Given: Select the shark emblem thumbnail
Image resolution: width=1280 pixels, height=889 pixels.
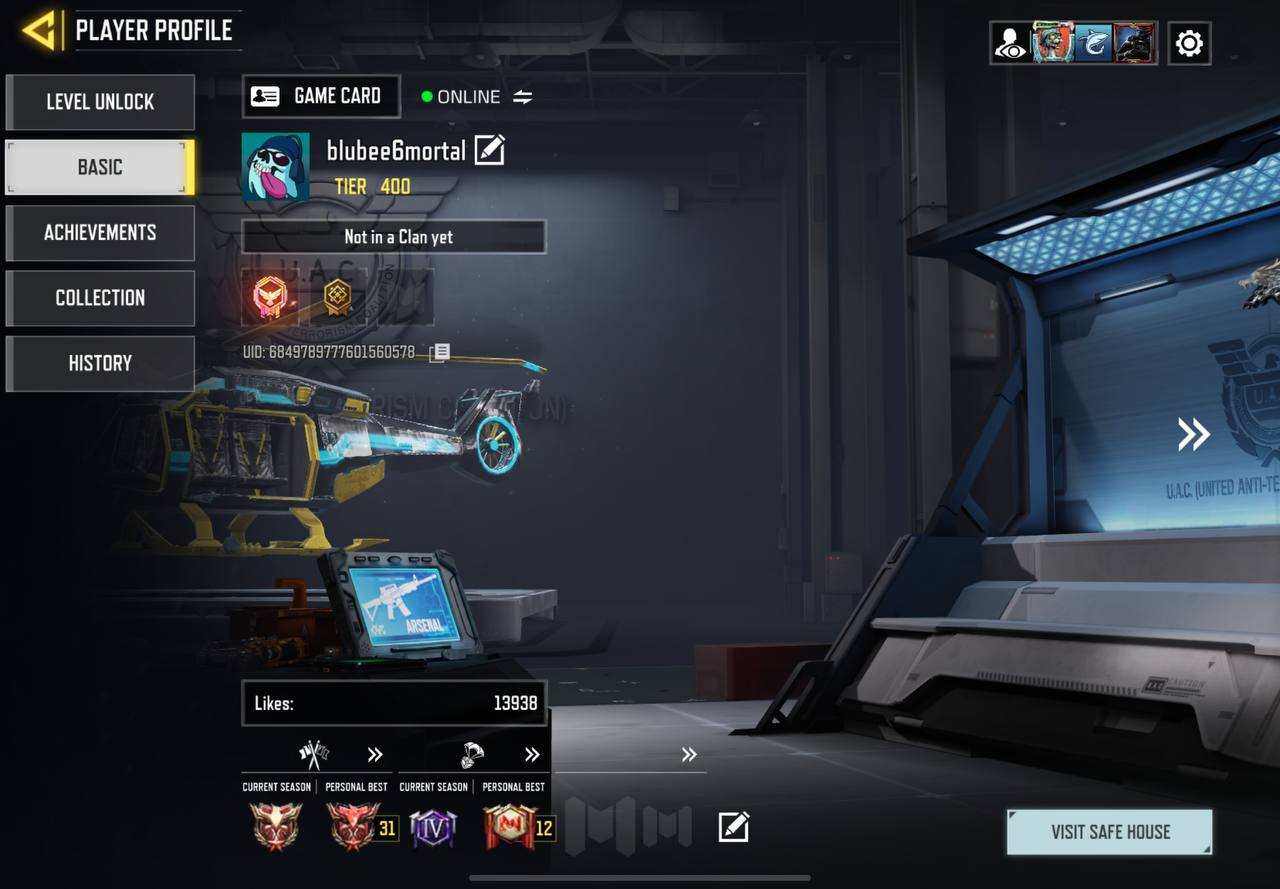Looking at the screenshot, I should tap(1092, 44).
